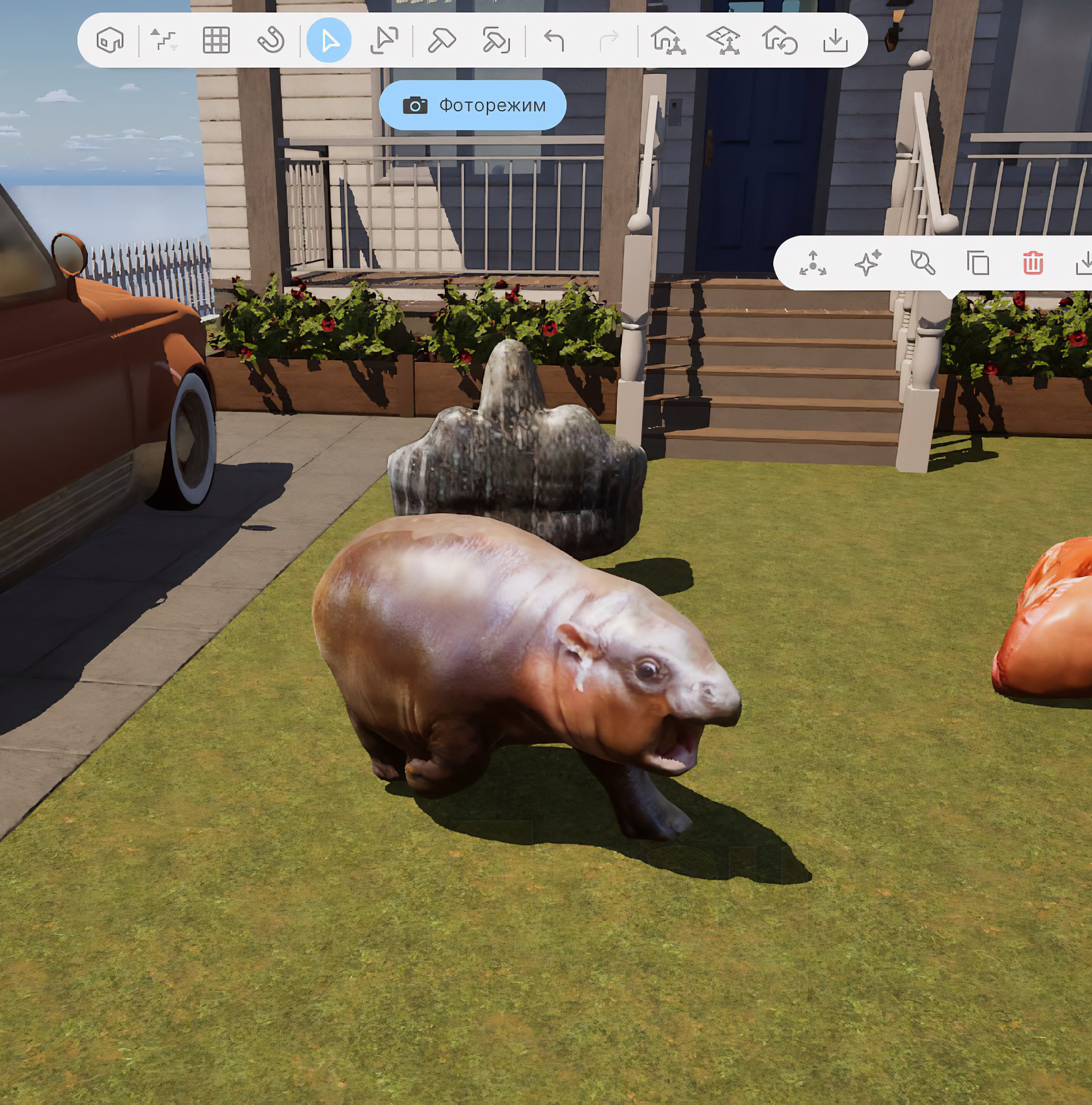This screenshot has width=1092, height=1105.
Task: Click the sparkle stars icon on object popup
Action: (868, 264)
